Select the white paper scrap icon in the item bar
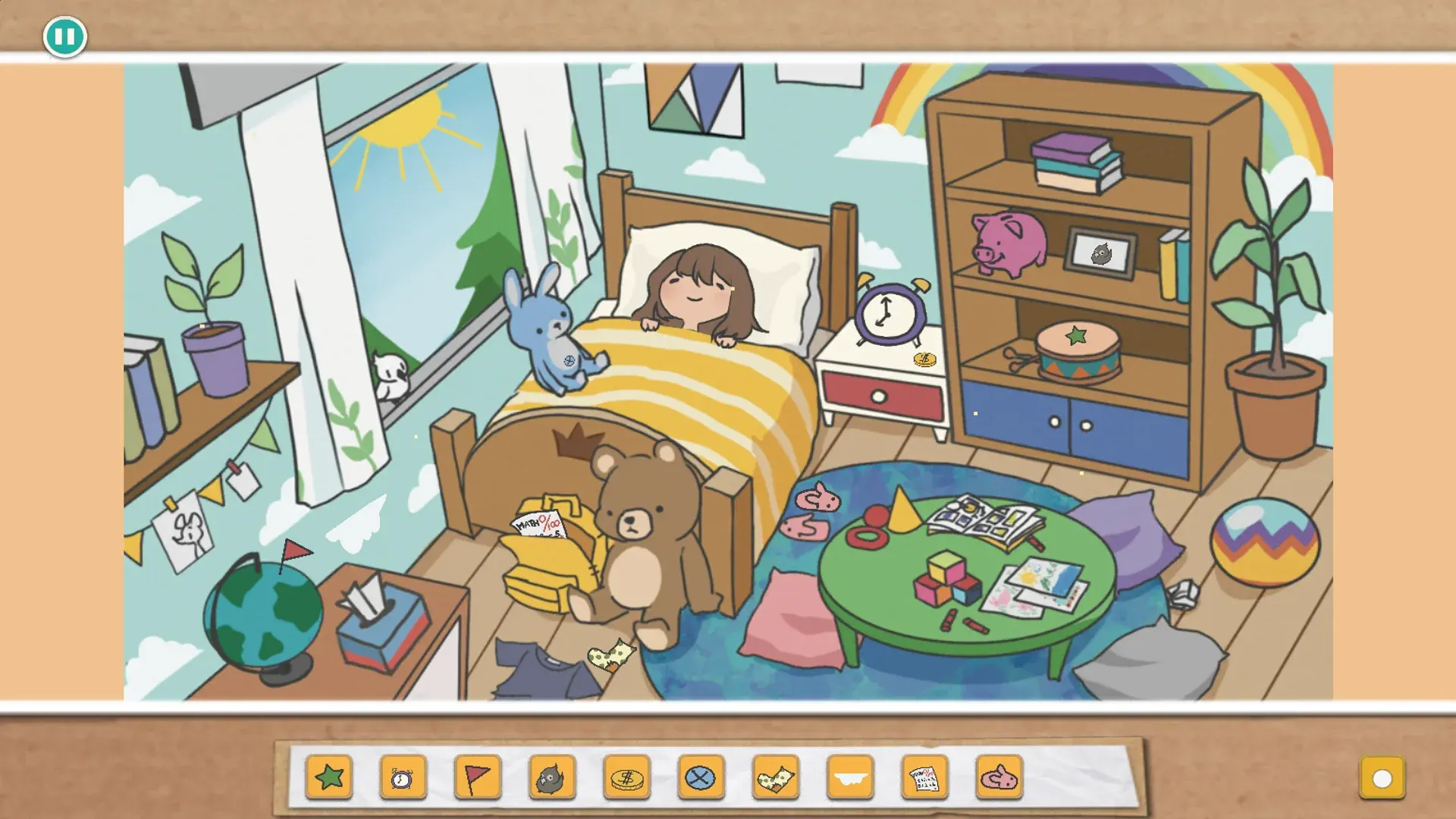 pyautogui.click(x=849, y=777)
